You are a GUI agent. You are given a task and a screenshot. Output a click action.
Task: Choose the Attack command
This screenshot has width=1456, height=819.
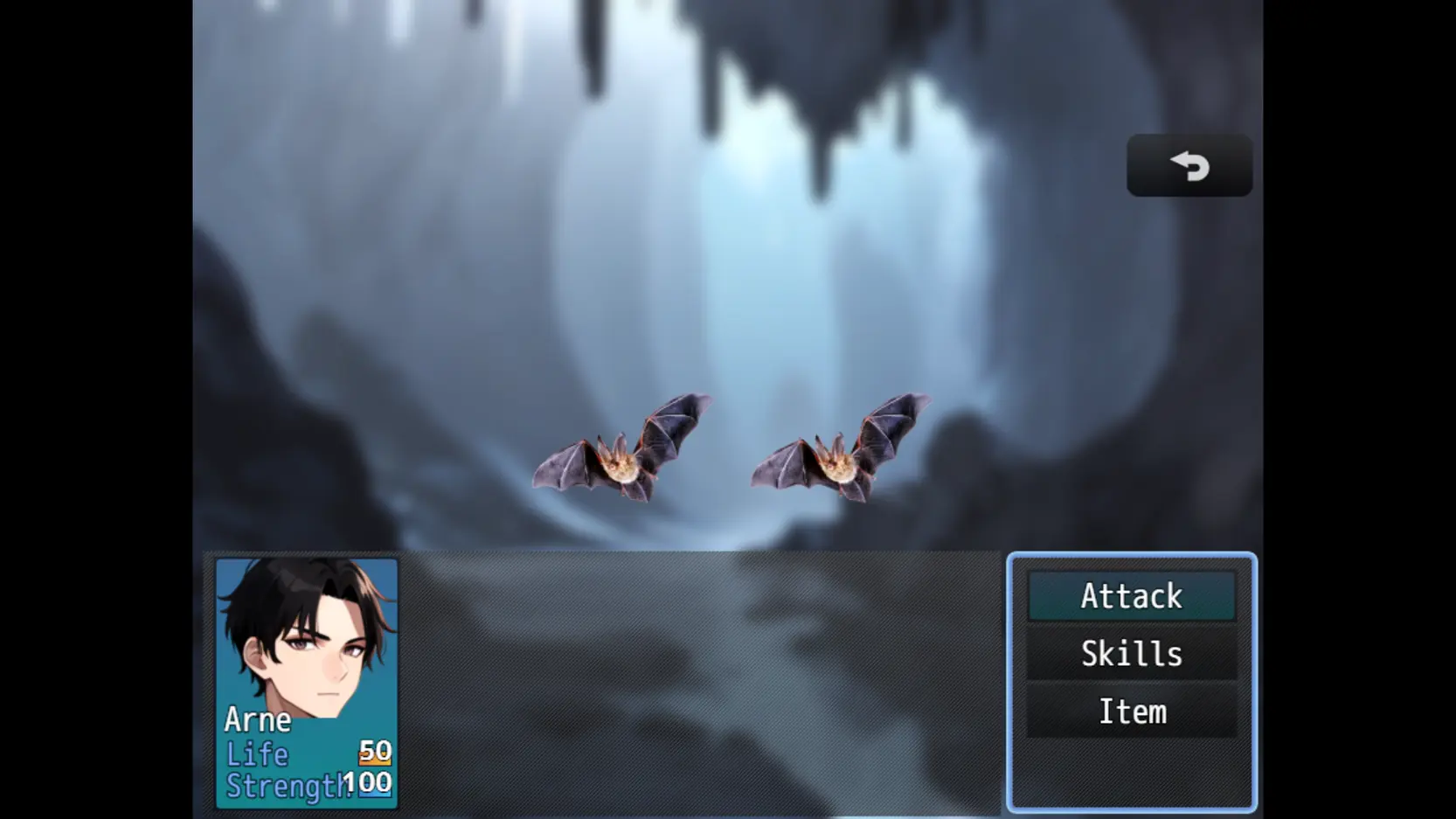pos(1132,597)
